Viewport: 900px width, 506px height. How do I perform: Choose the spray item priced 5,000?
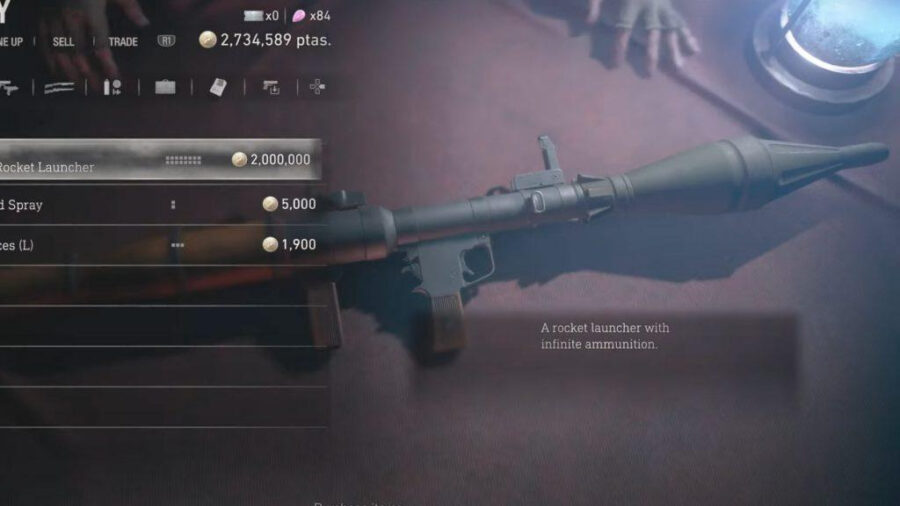(160, 204)
